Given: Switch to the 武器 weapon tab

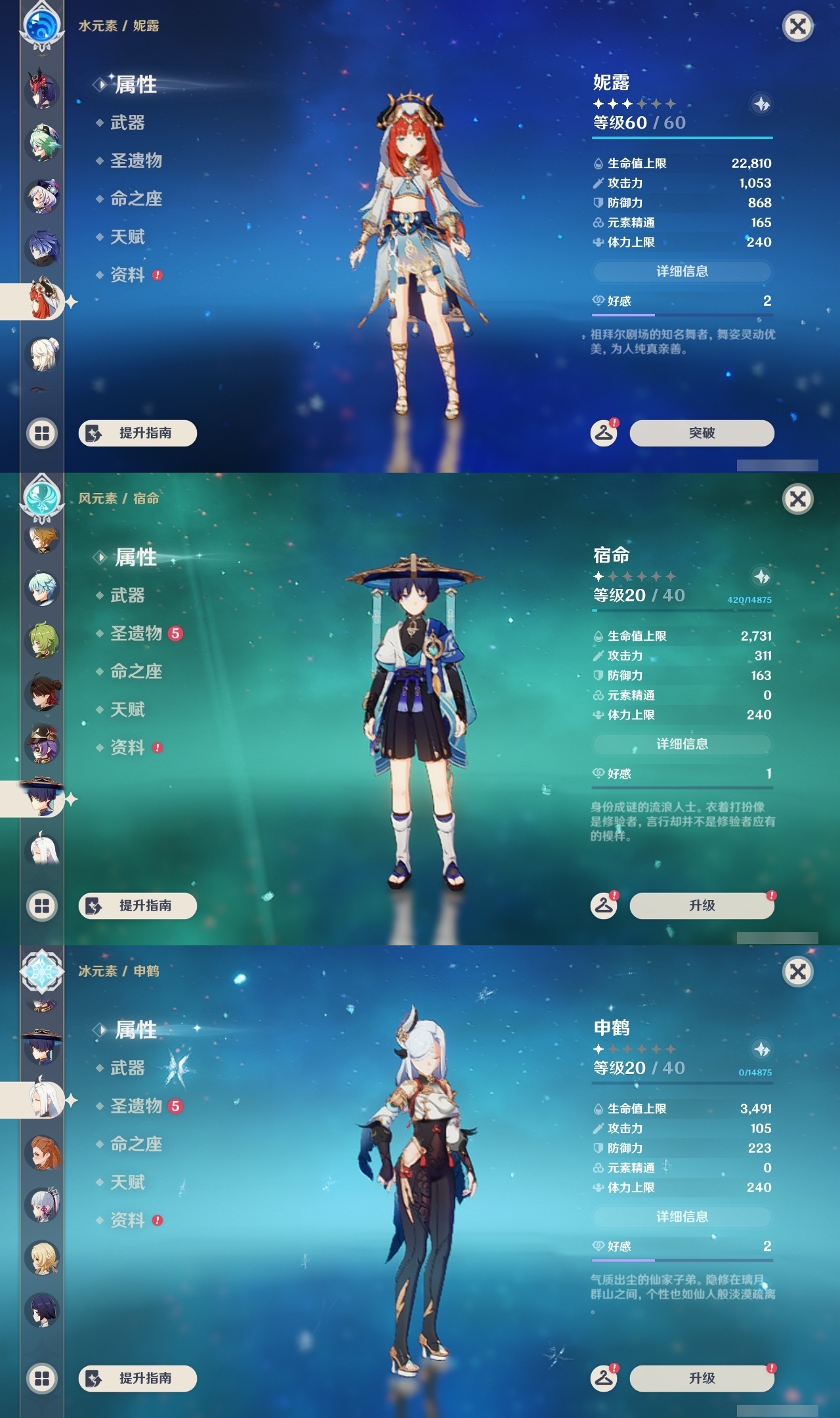Looking at the screenshot, I should (128, 123).
